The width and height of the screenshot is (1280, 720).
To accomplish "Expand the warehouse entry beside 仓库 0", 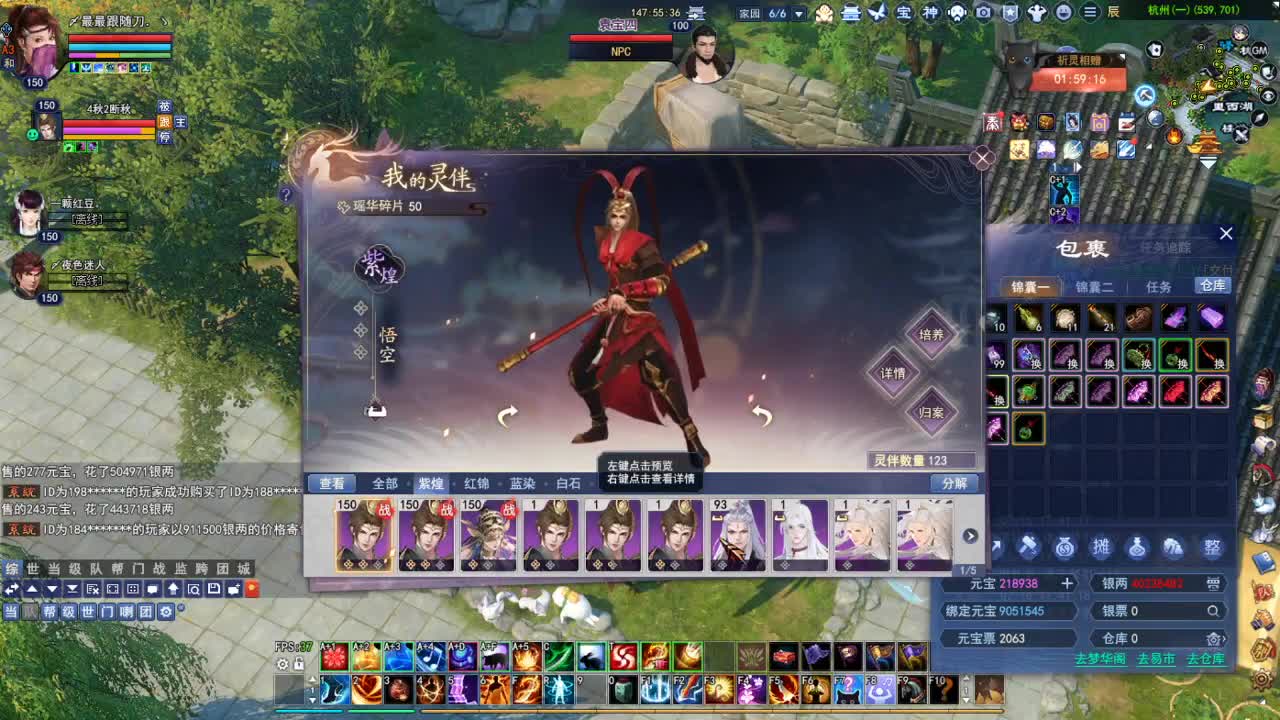I will (x=1213, y=638).
